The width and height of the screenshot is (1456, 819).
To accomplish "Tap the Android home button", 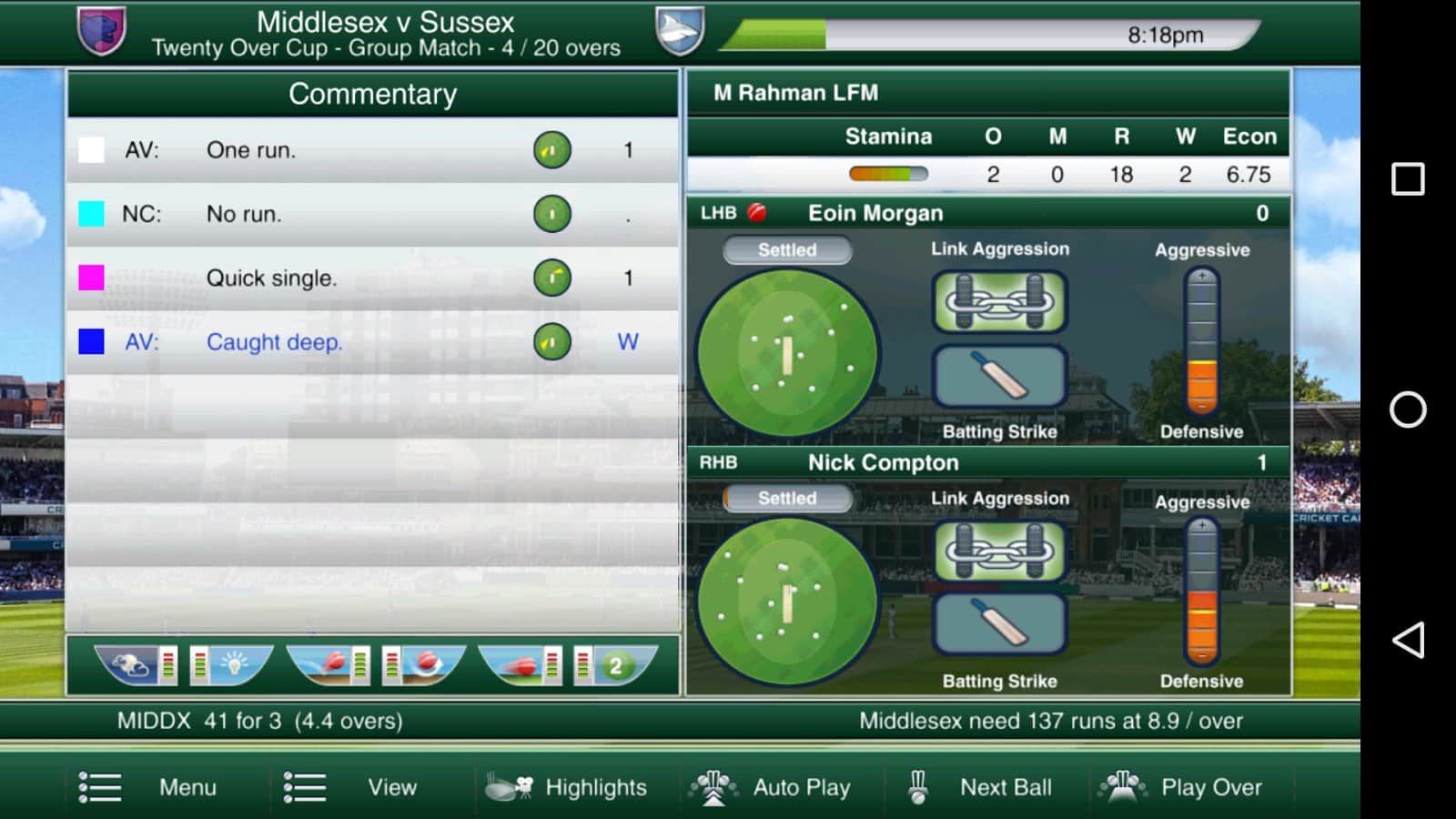I will [x=1408, y=409].
